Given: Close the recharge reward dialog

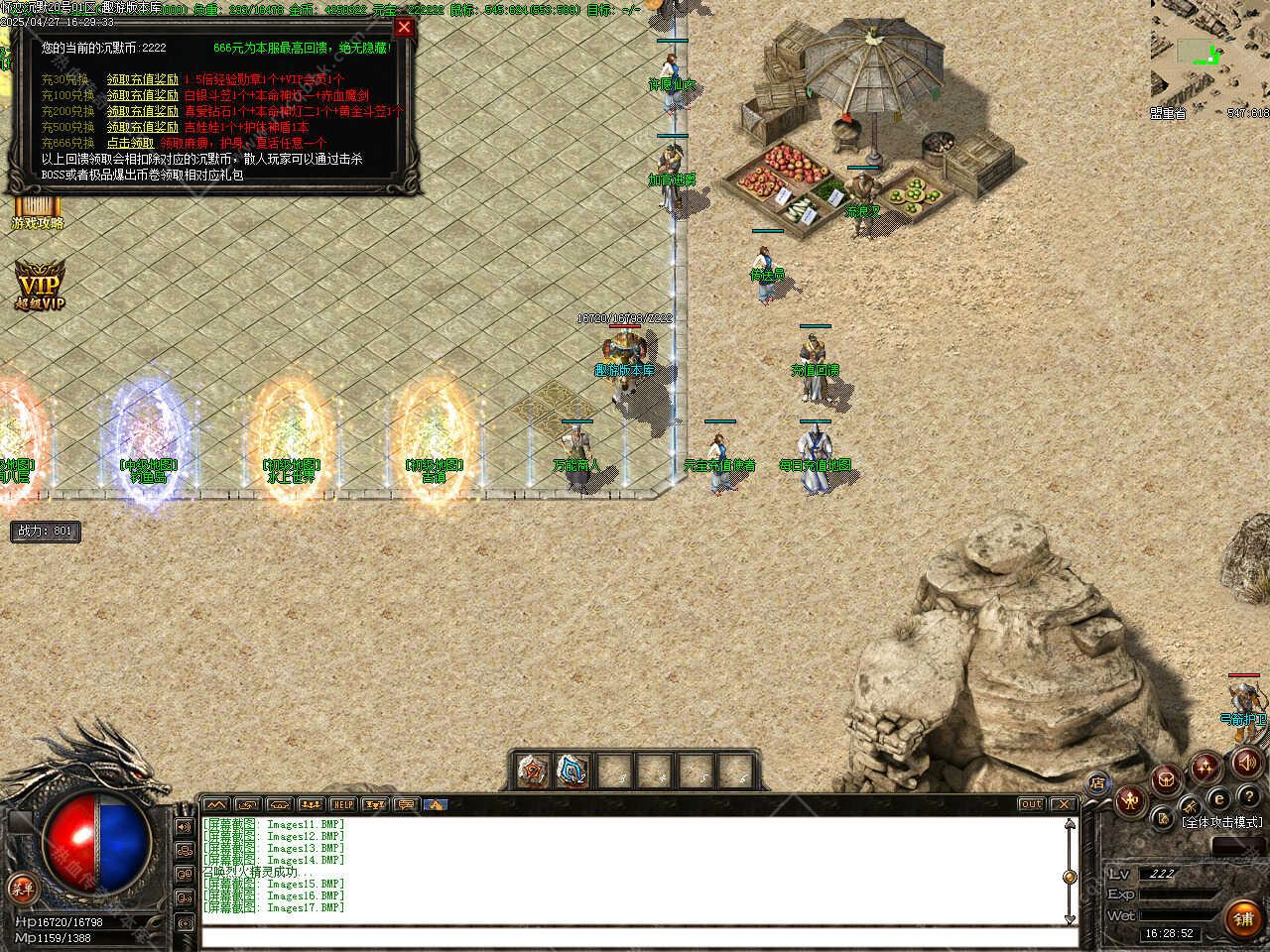Looking at the screenshot, I should tap(404, 28).
